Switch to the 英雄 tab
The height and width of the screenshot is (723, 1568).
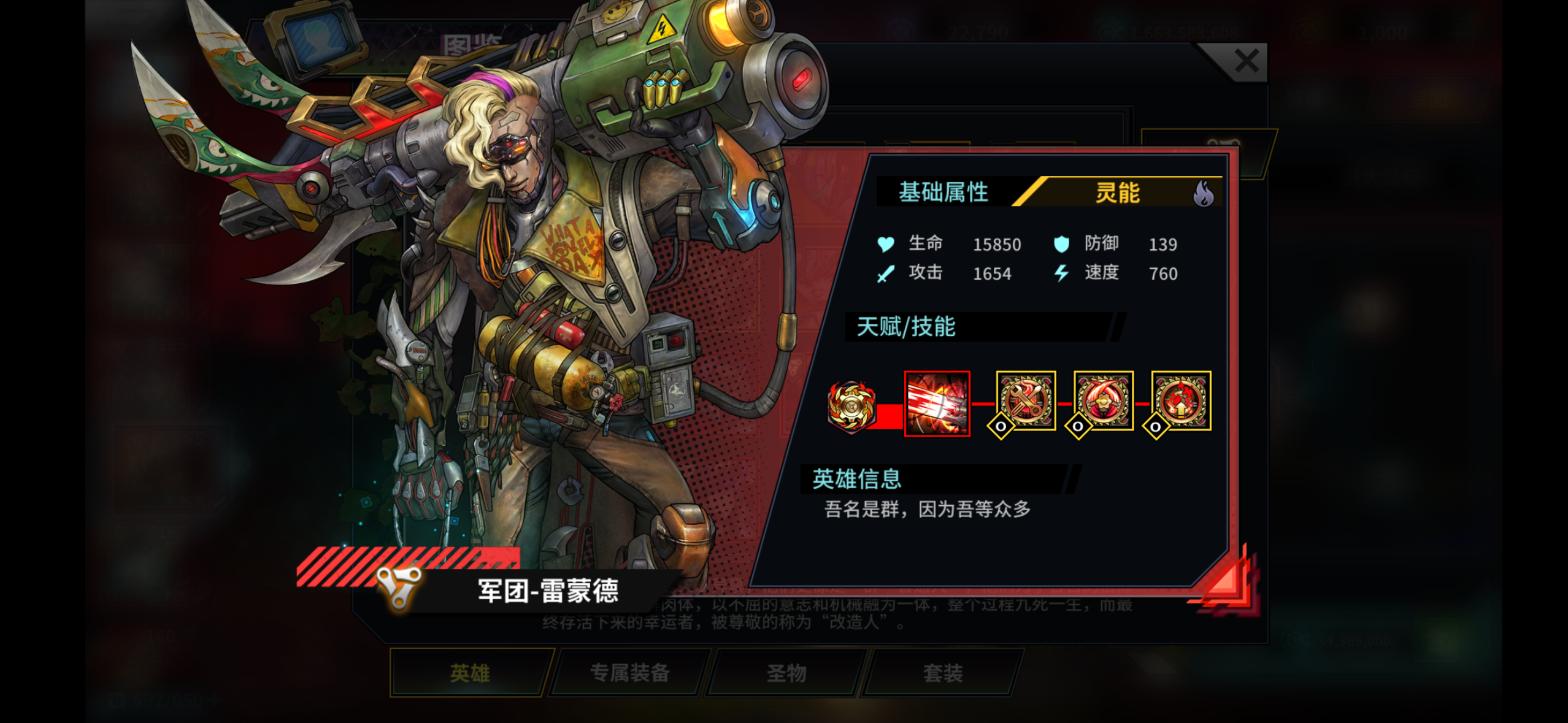[470, 673]
